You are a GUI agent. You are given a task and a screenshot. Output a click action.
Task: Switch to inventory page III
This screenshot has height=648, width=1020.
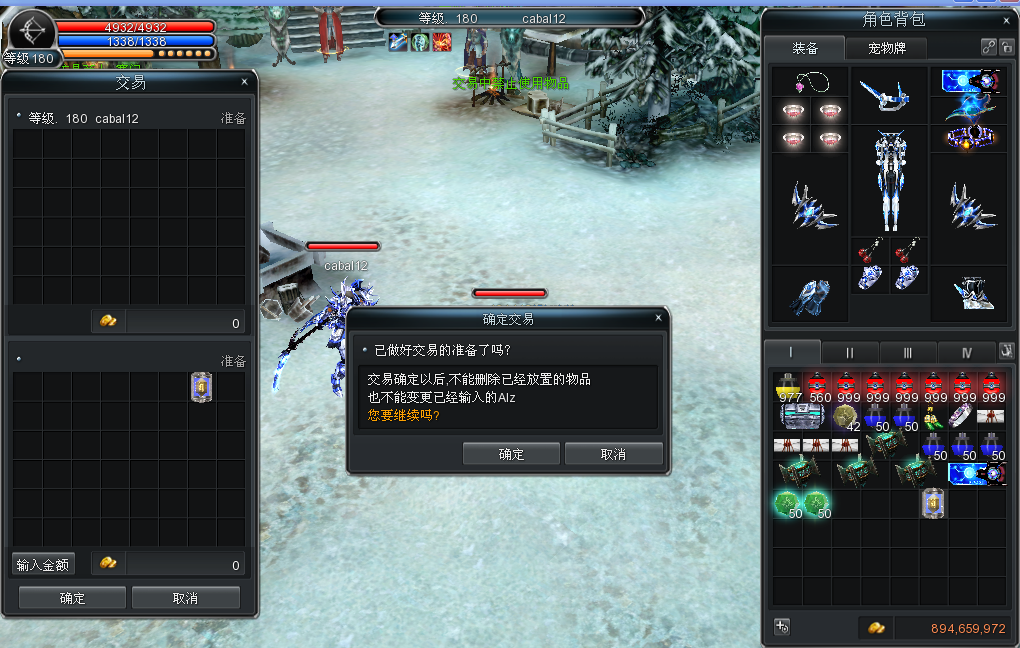point(907,352)
